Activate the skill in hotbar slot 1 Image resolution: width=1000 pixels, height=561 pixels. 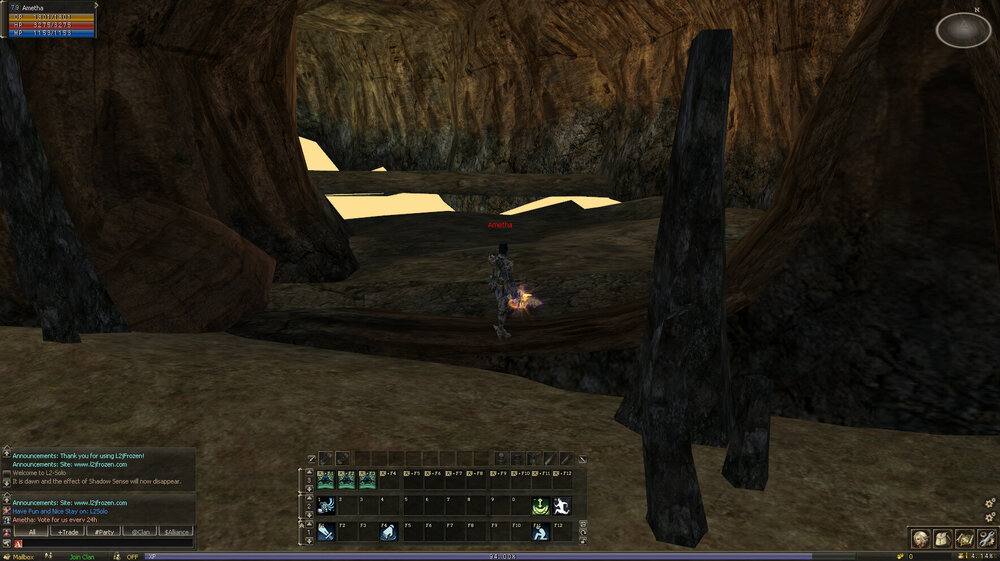coord(327,507)
